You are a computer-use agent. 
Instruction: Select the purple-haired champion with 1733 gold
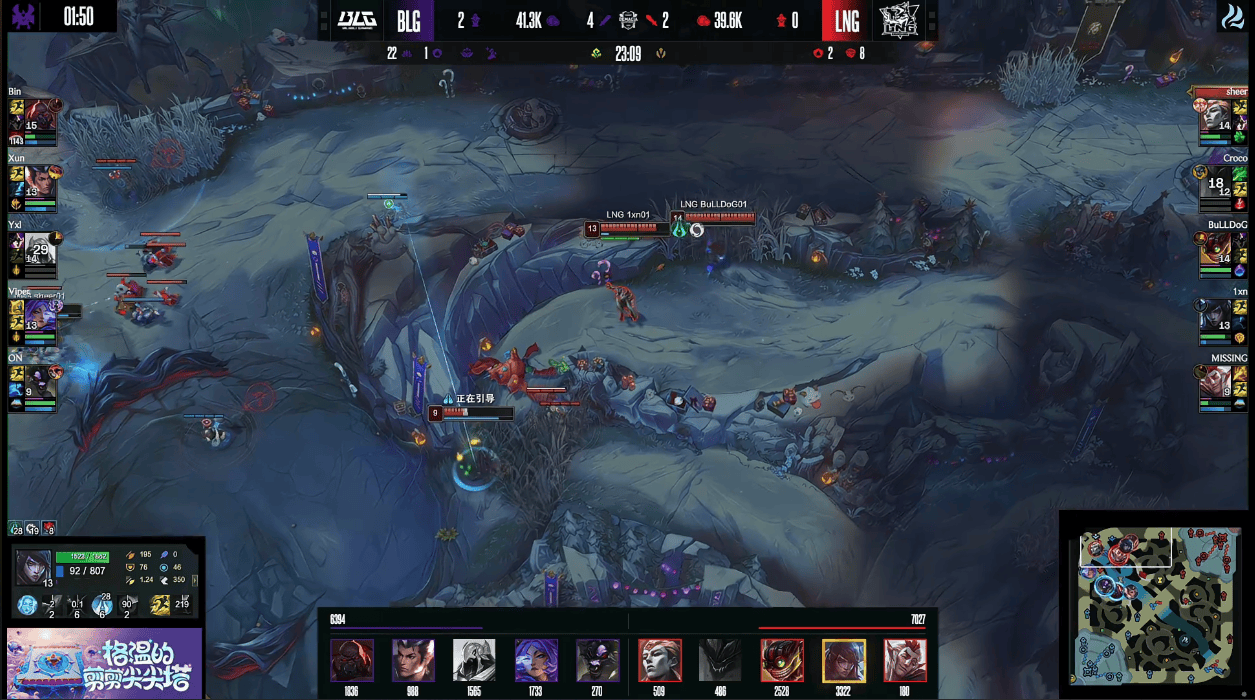(536, 660)
